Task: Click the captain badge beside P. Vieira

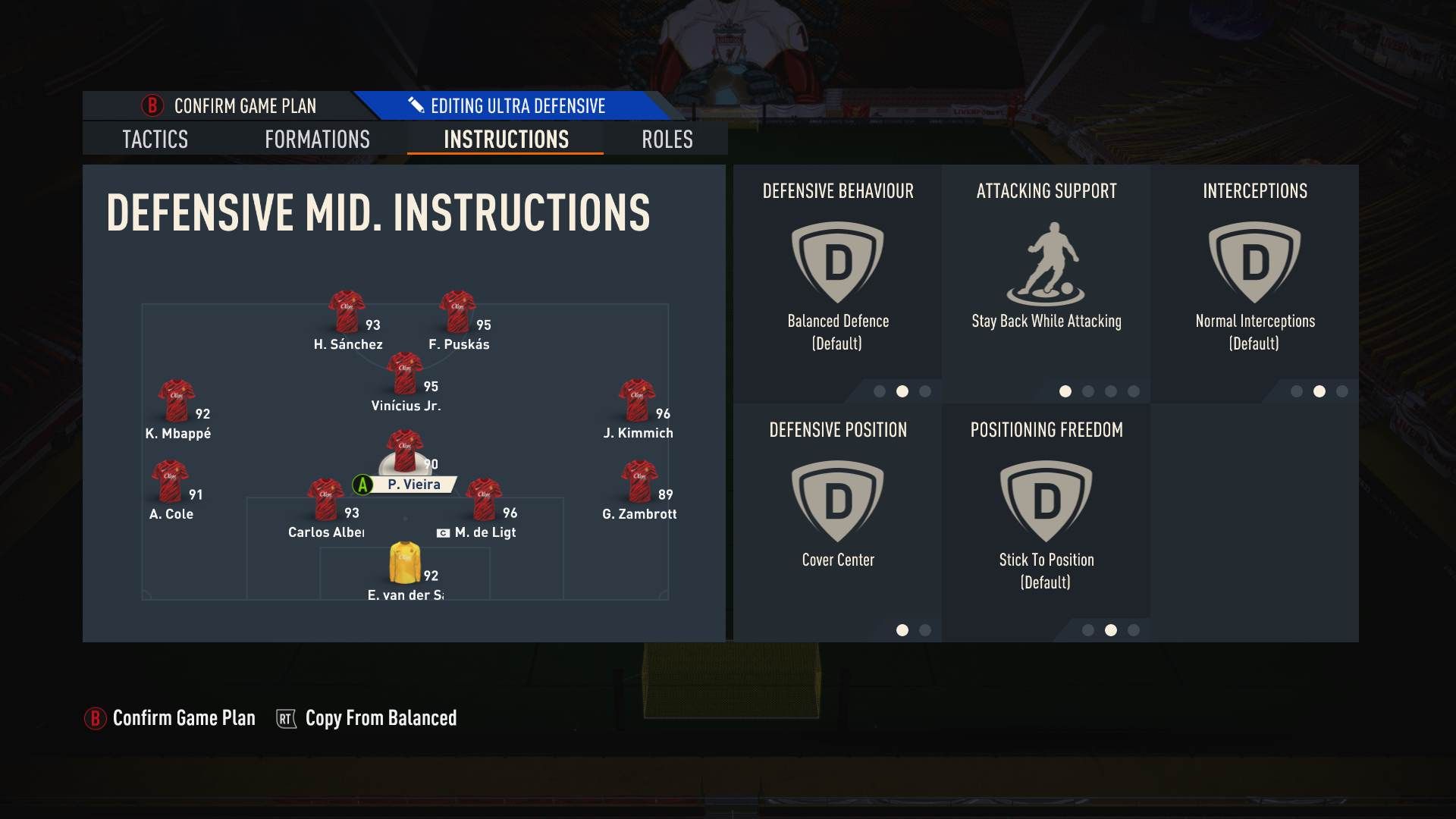Action: [x=361, y=484]
